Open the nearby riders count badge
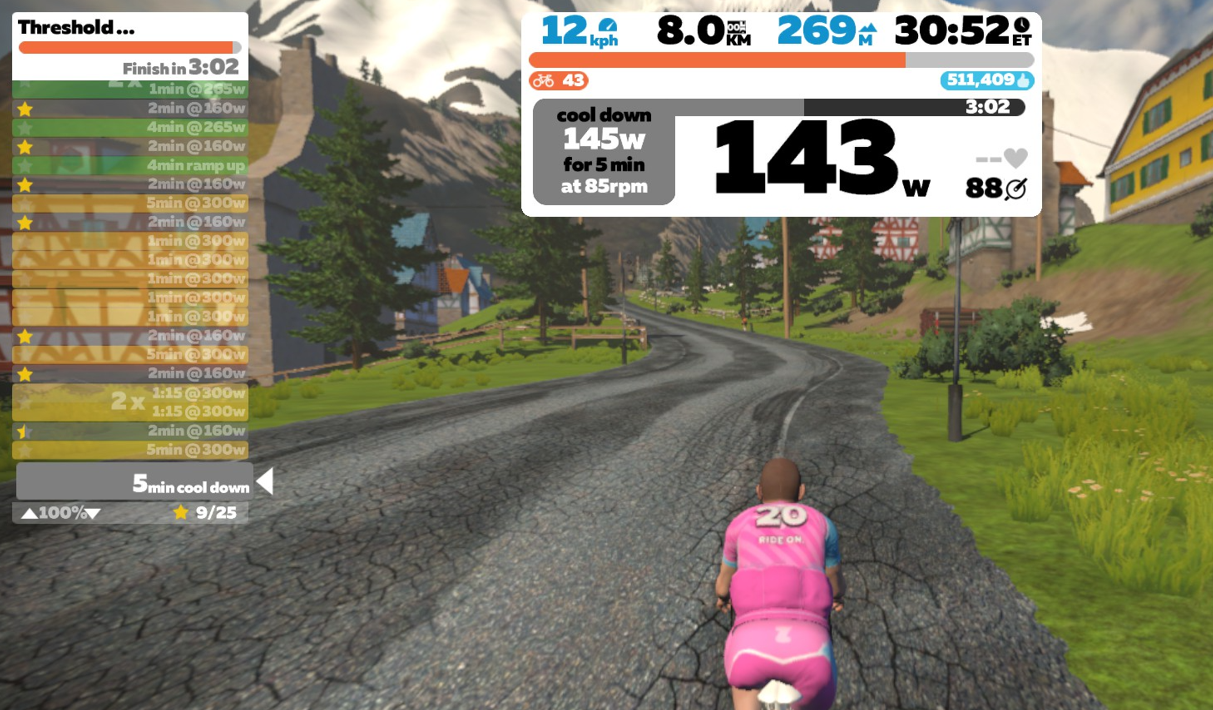Viewport: 1213px width, 710px height. 559,81
